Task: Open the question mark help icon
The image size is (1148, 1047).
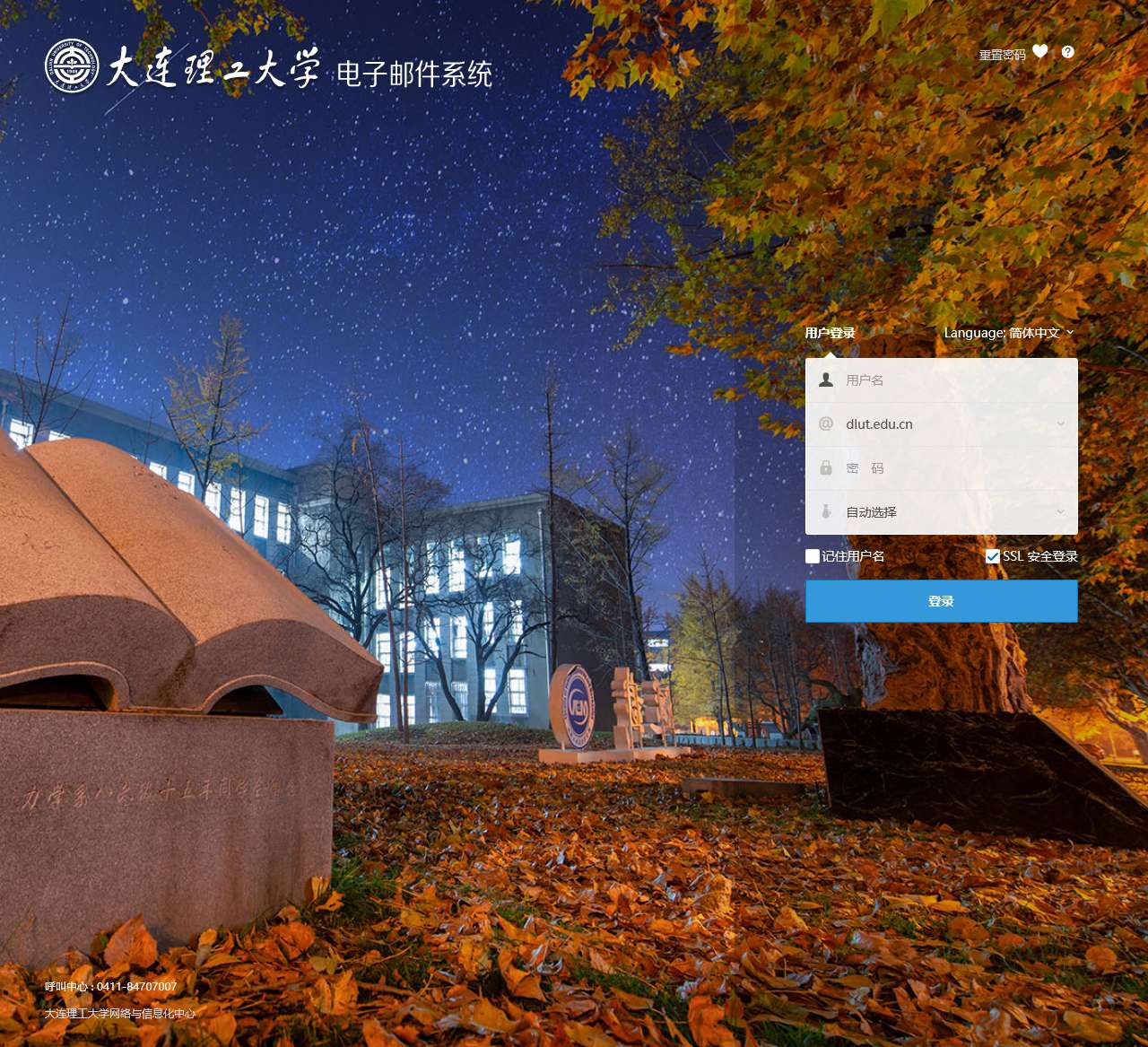Action: coord(1067,52)
